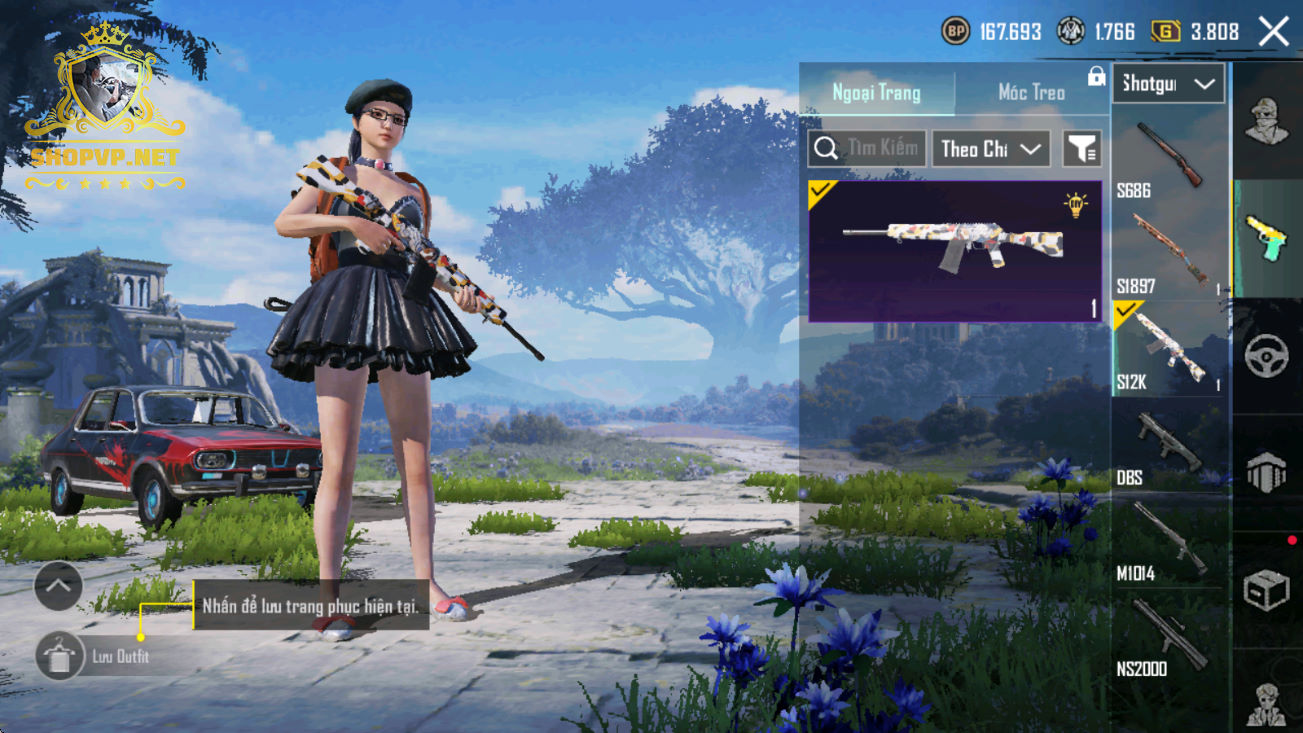Save current outfit with Lưu Outfit
The height and width of the screenshot is (733, 1303).
tap(60, 656)
